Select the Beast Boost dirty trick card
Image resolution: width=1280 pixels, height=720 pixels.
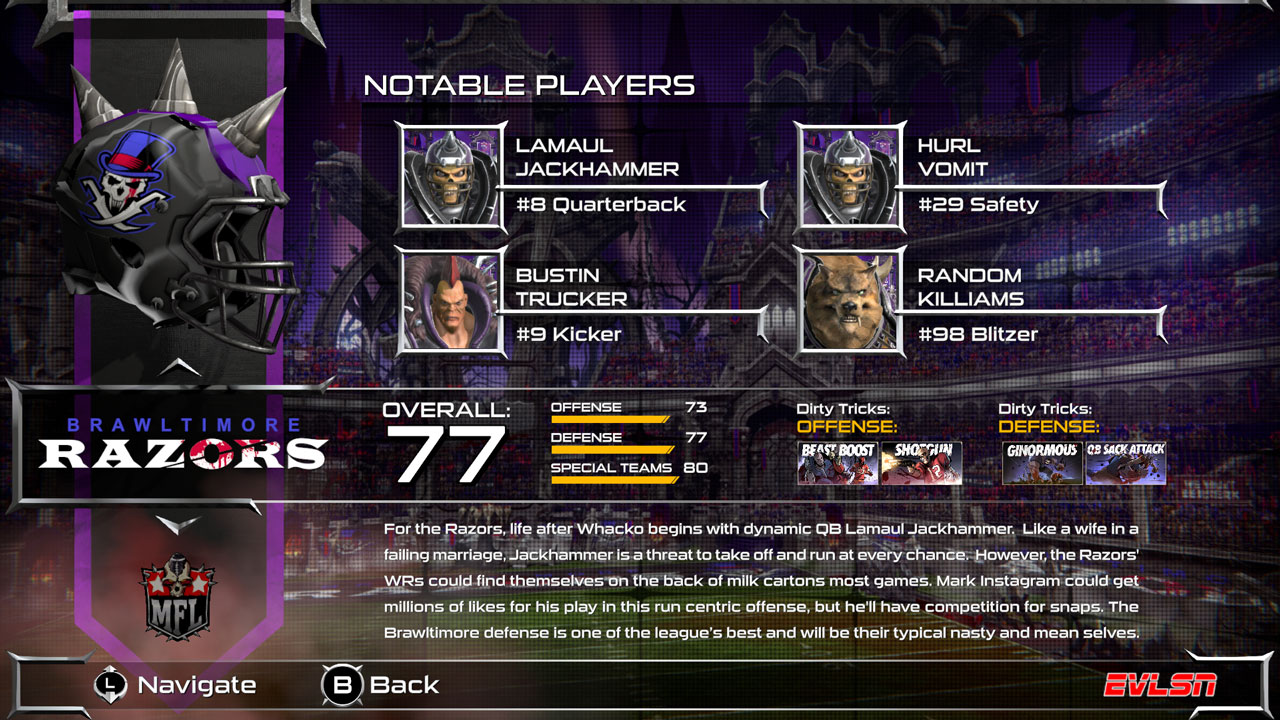pos(839,461)
